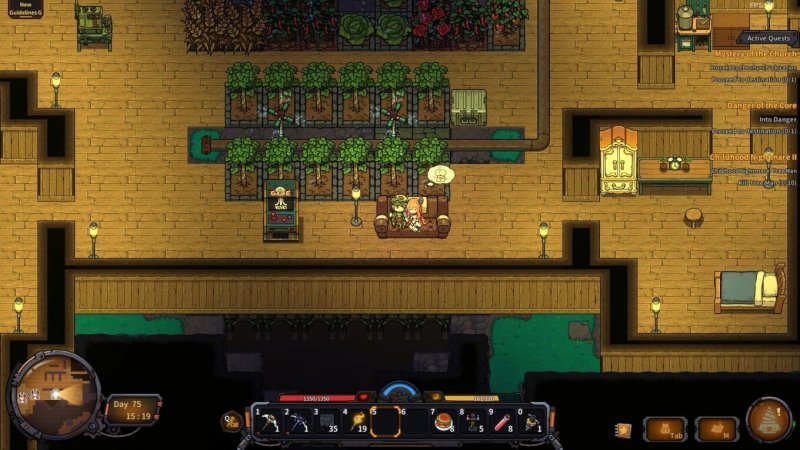Select the red potion in slot 9
Screen dimensions: 800x450
point(502,422)
